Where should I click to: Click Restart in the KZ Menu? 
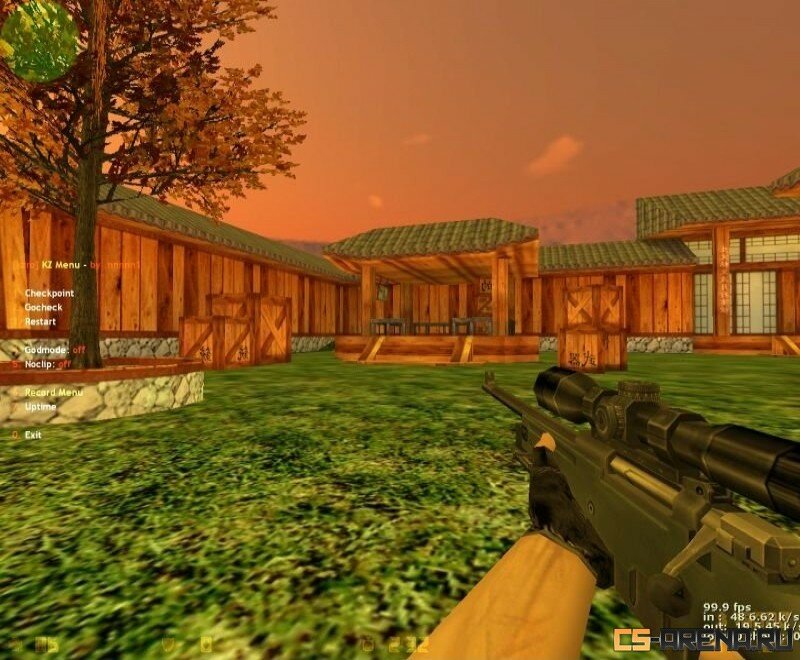click(x=41, y=322)
